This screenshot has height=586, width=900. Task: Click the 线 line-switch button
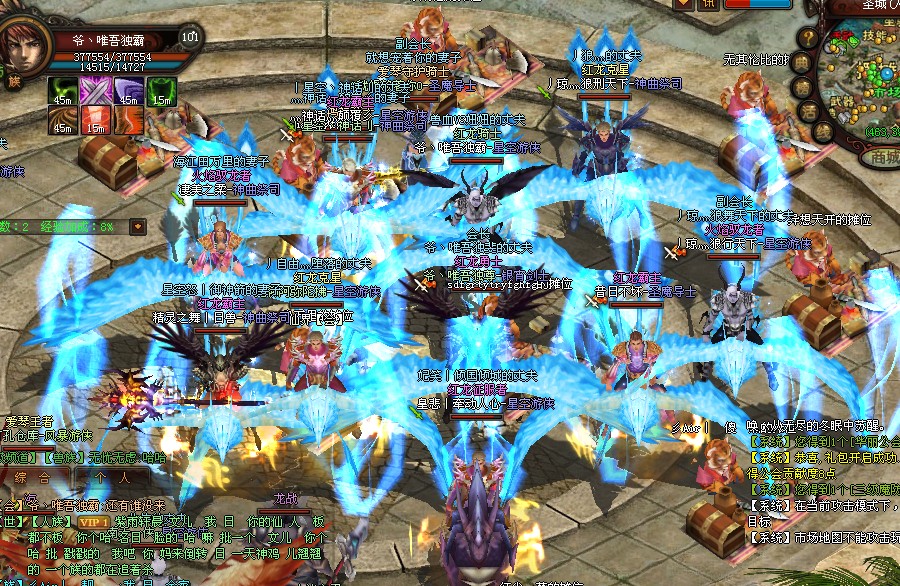click(823, 131)
